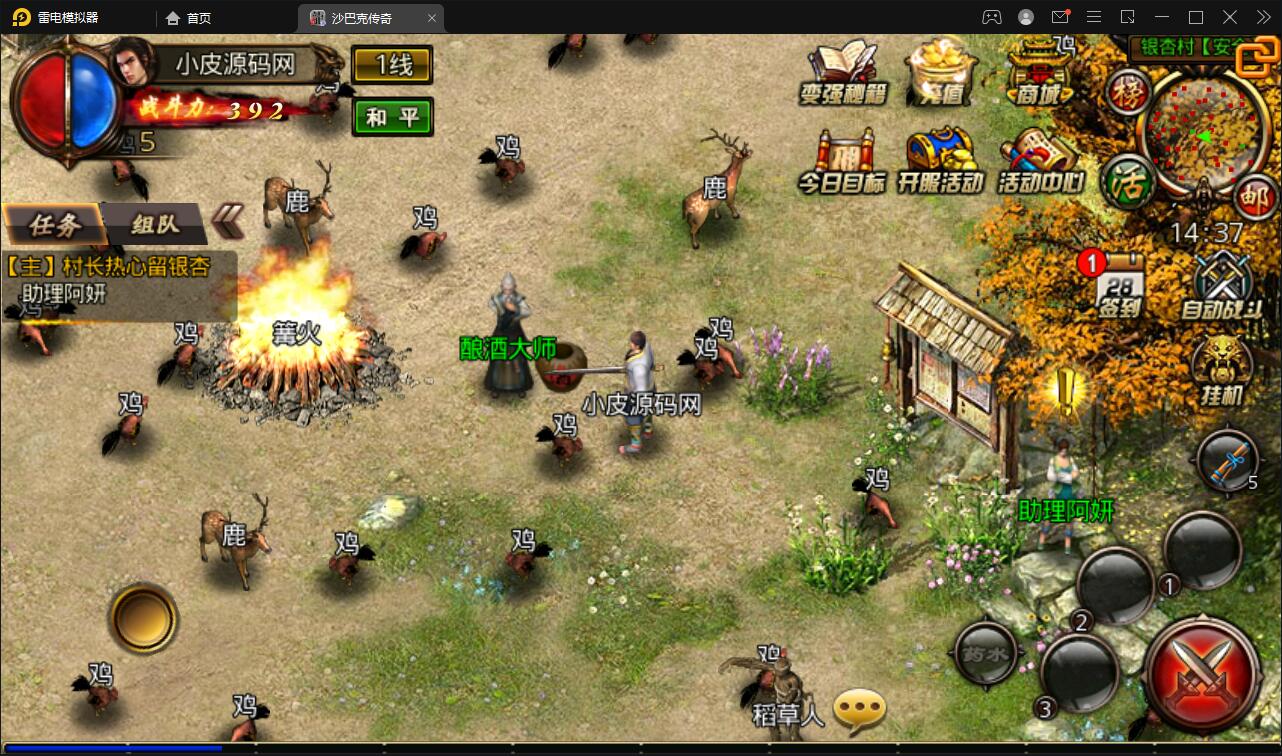Open the 活动中心 activity center icon
Image resolution: width=1282 pixels, height=756 pixels.
coord(1040,162)
